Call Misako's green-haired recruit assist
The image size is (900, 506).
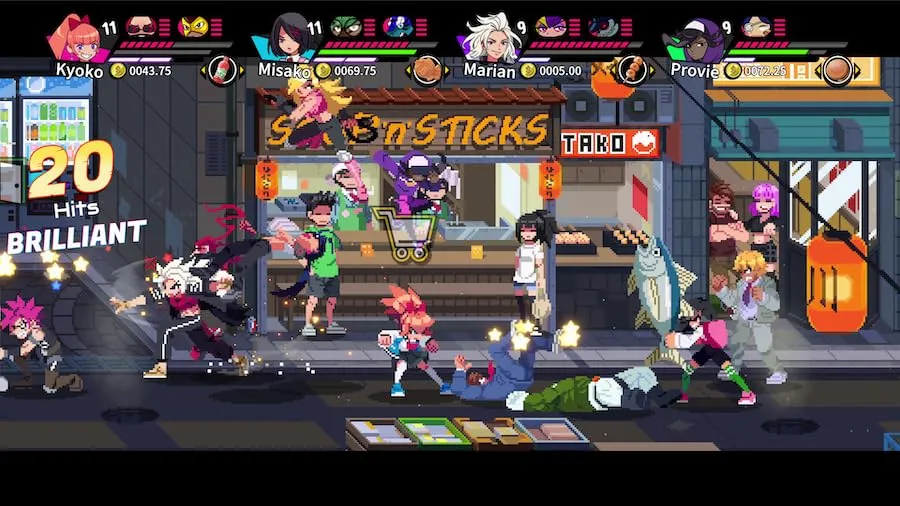click(345, 27)
